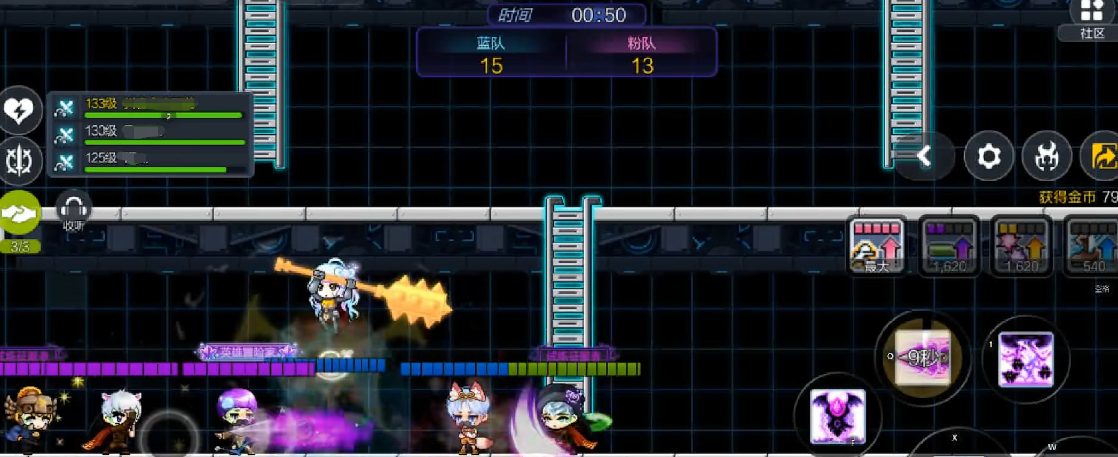
Task: Use the purple lightning bats skill
Action: coord(1025,359)
